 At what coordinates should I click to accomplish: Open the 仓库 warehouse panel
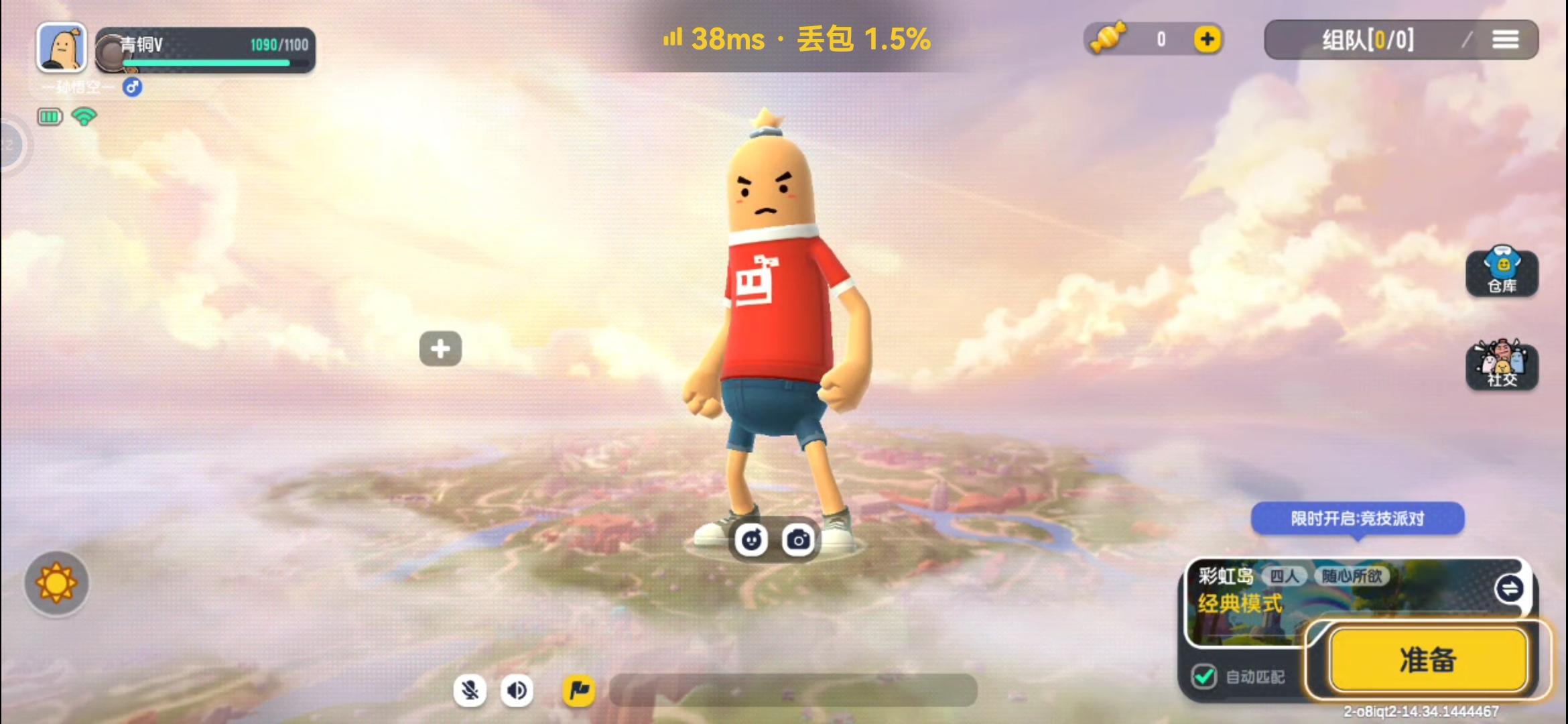[1503, 271]
